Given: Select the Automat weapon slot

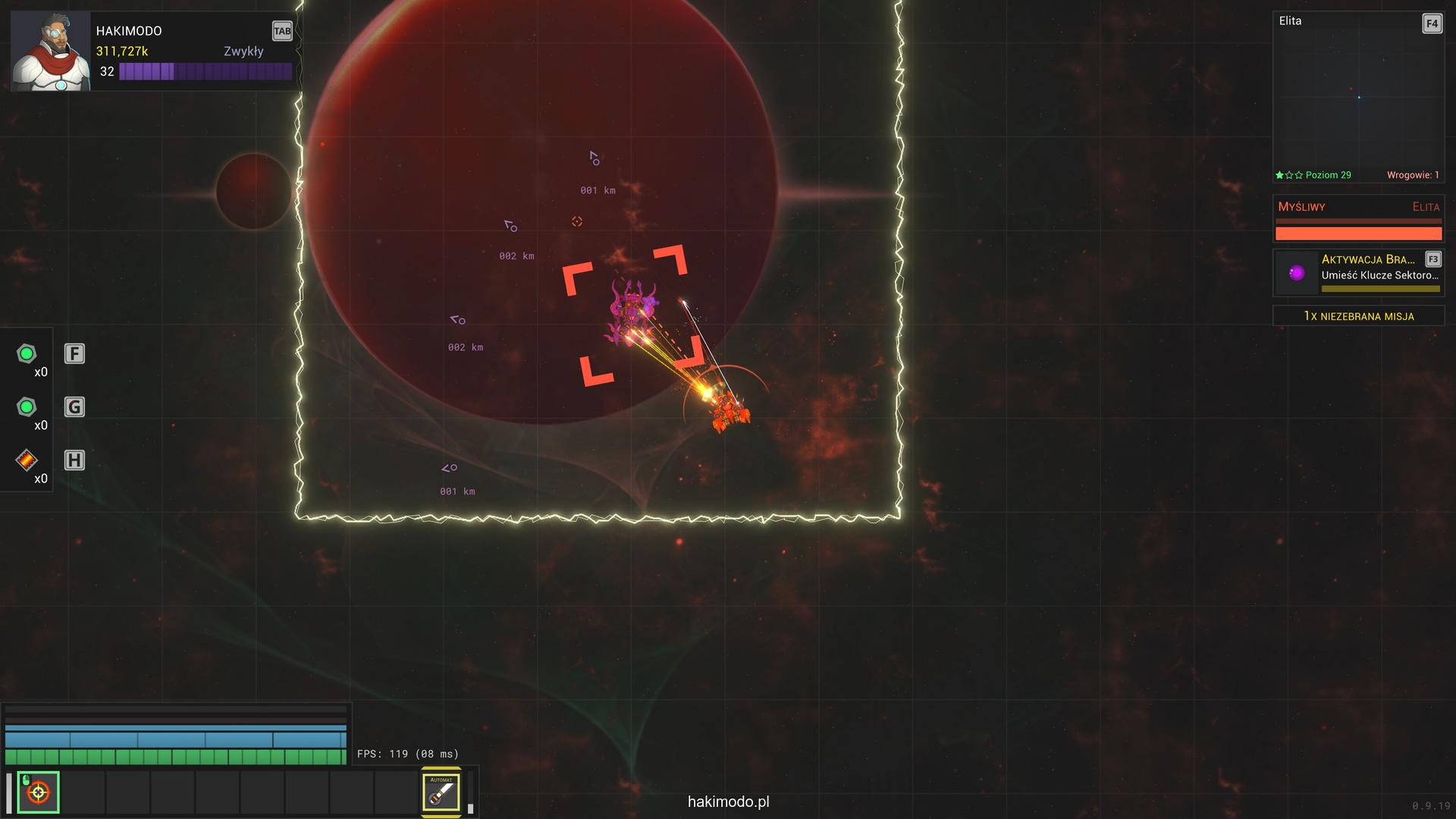Looking at the screenshot, I should [x=441, y=792].
